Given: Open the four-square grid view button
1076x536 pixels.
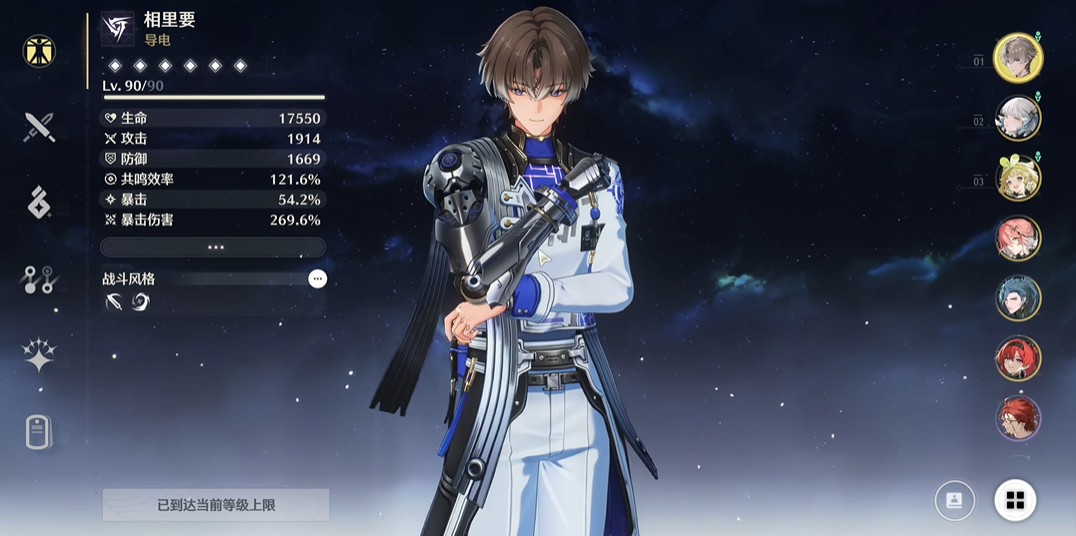Looking at the screenshot, I should [x=1015, y=500].
